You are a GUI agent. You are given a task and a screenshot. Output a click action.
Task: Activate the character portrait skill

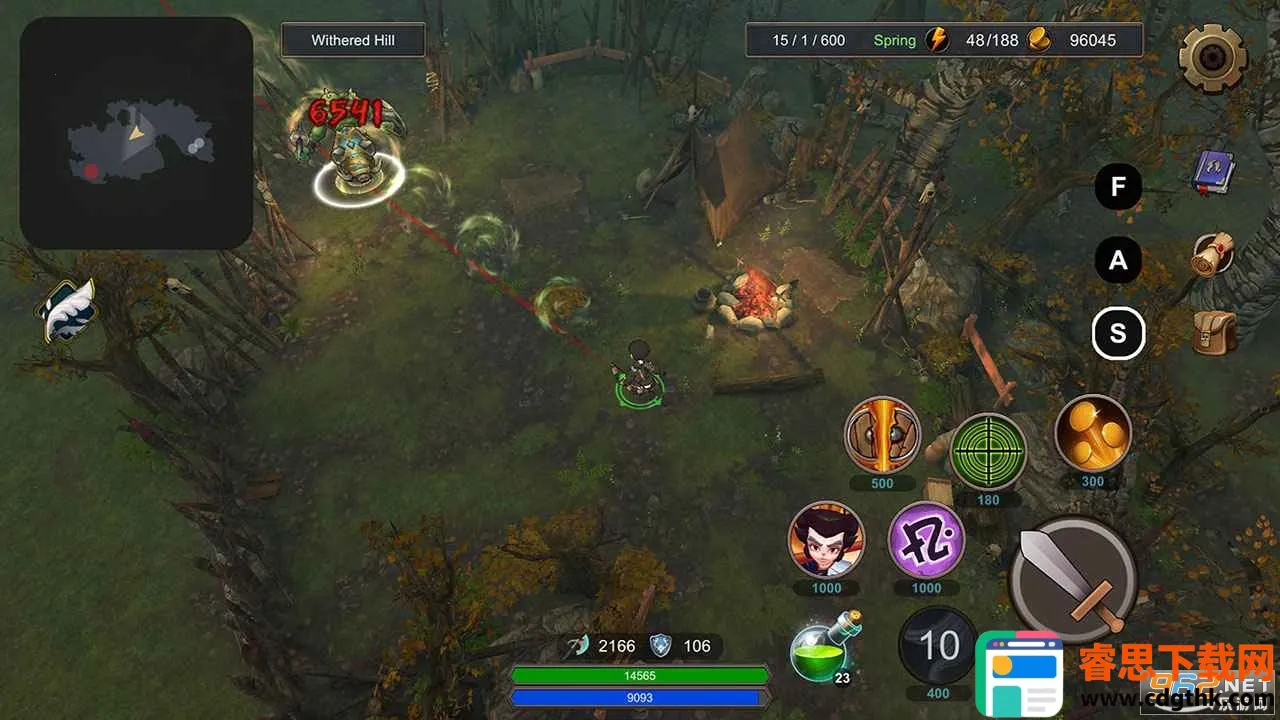[x=826, y=540]
